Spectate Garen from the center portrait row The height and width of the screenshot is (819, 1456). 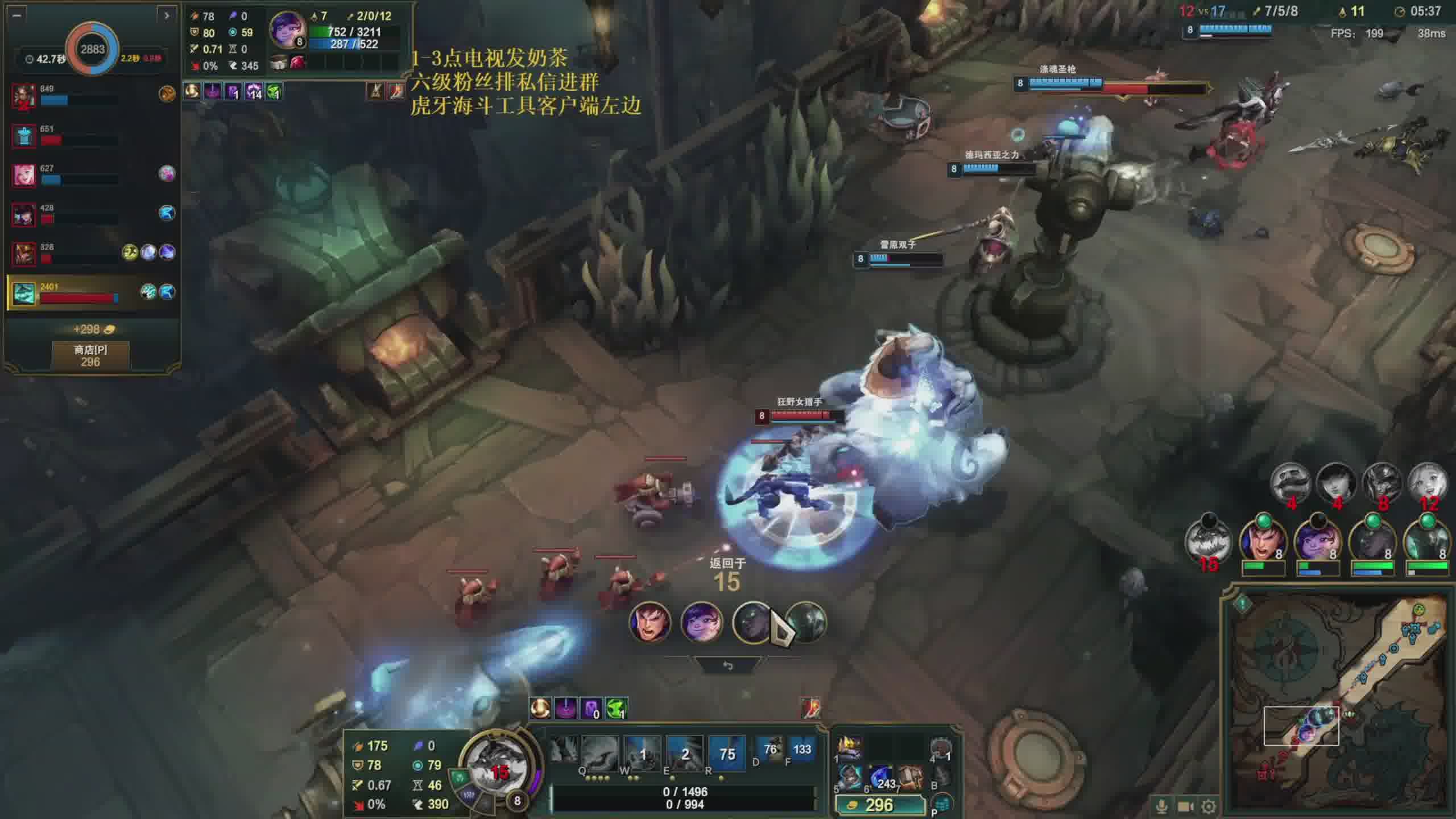pyautogui.click(x=650, y=622)
